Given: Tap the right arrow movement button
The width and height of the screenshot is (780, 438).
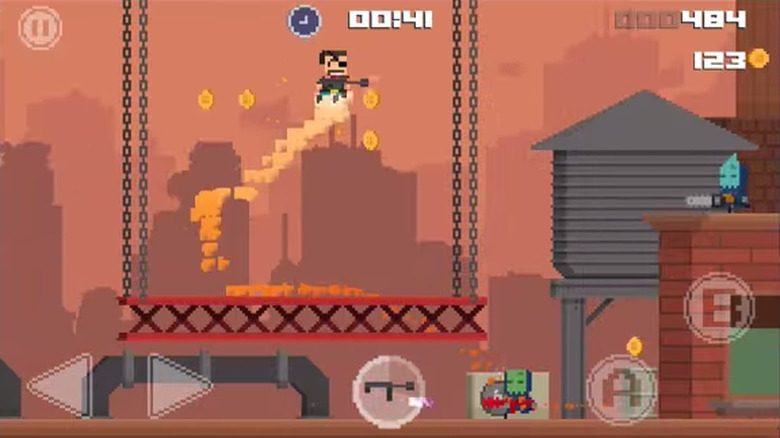Looking at the screenshot, I should 180,386.
